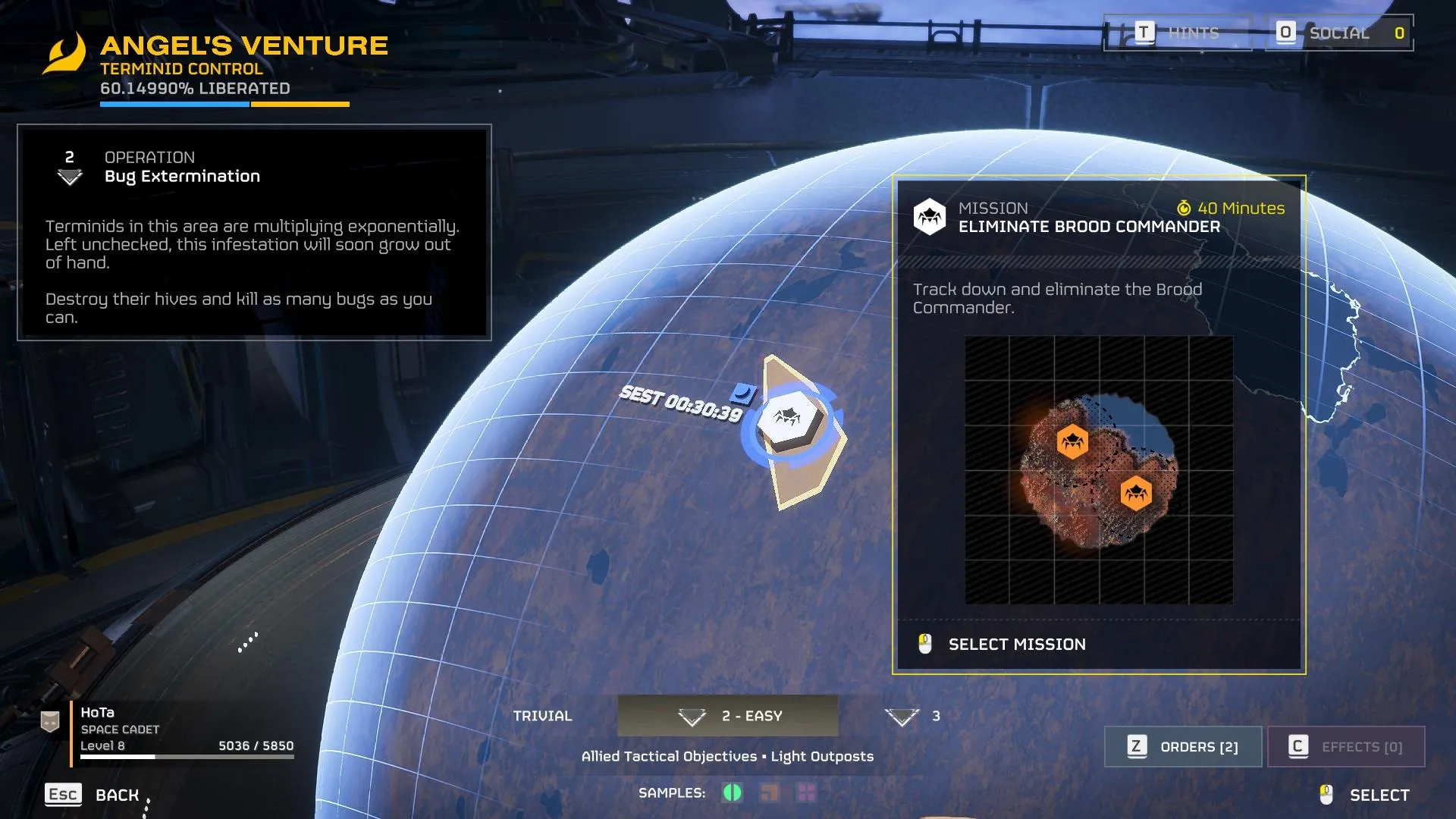Switch to difficulty level 3
Image resolution: width=1456 pixels, height=819 pixels.
coord(914,716)
